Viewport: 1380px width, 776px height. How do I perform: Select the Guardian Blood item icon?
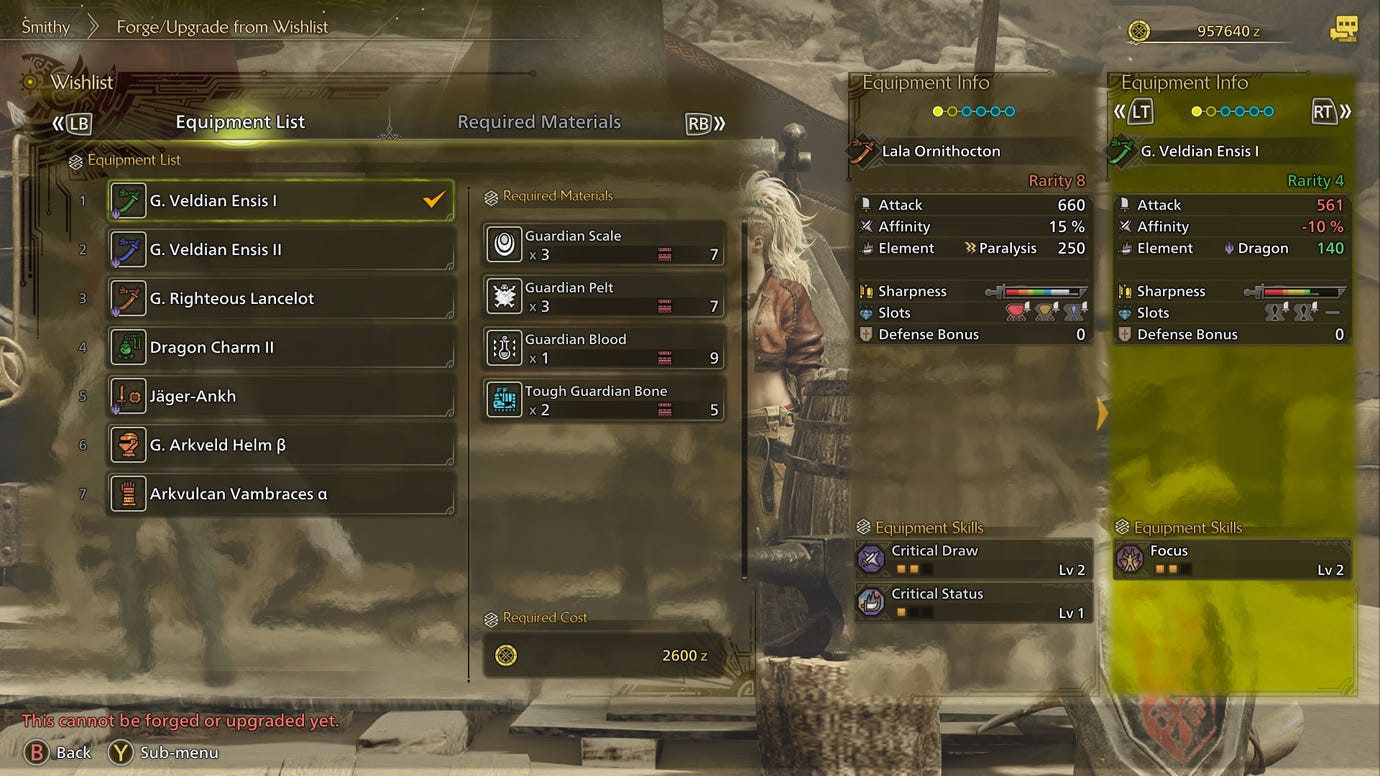503,347
